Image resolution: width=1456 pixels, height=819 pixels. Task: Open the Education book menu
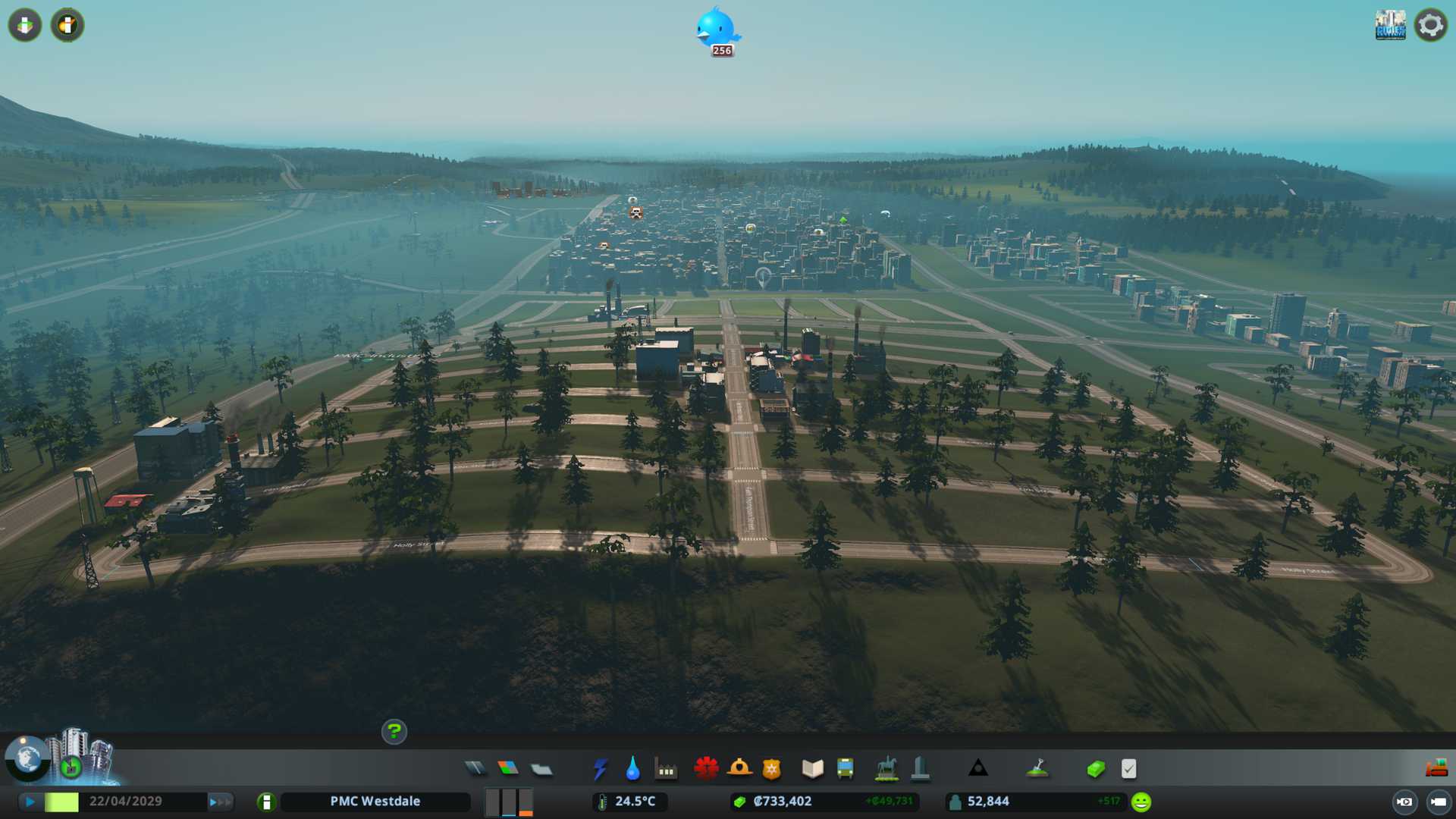tap(812, 769)
